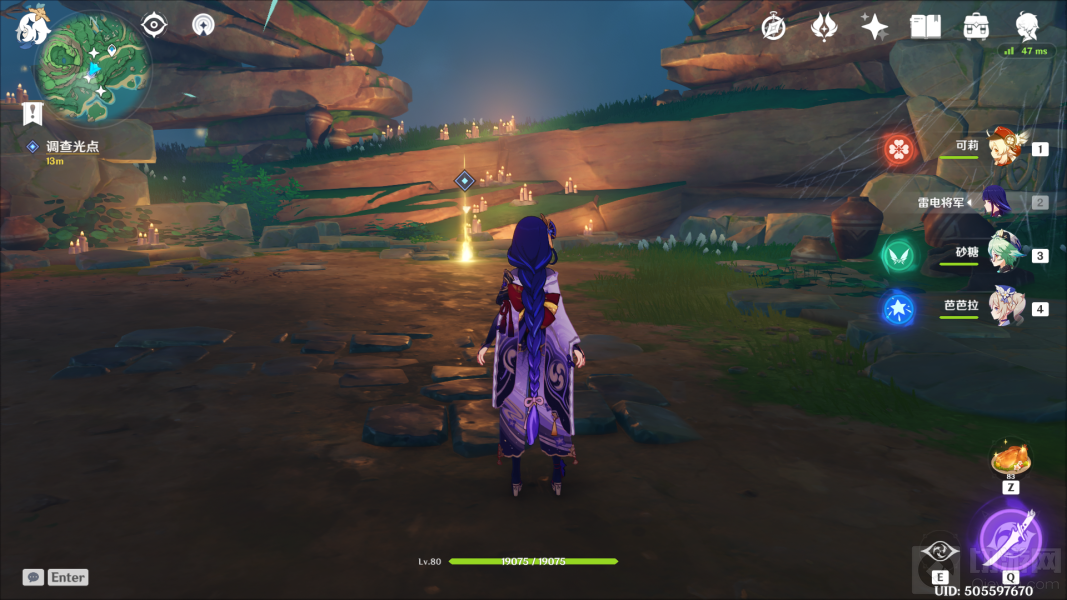Trigger 砂糖's green Anemo burst icon

pyautogui.click(x=897, y=254)
